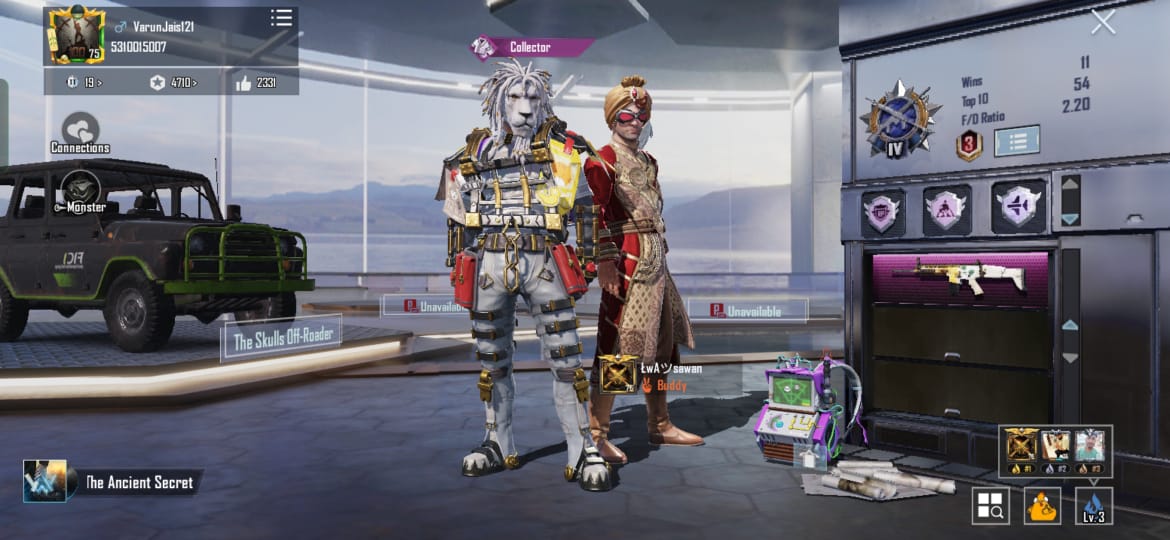This screenshot has width=1170, height=540.
Task: Tap VarunJais121's avatar frame
Action: pyautogui.click(x=76, y=35)
